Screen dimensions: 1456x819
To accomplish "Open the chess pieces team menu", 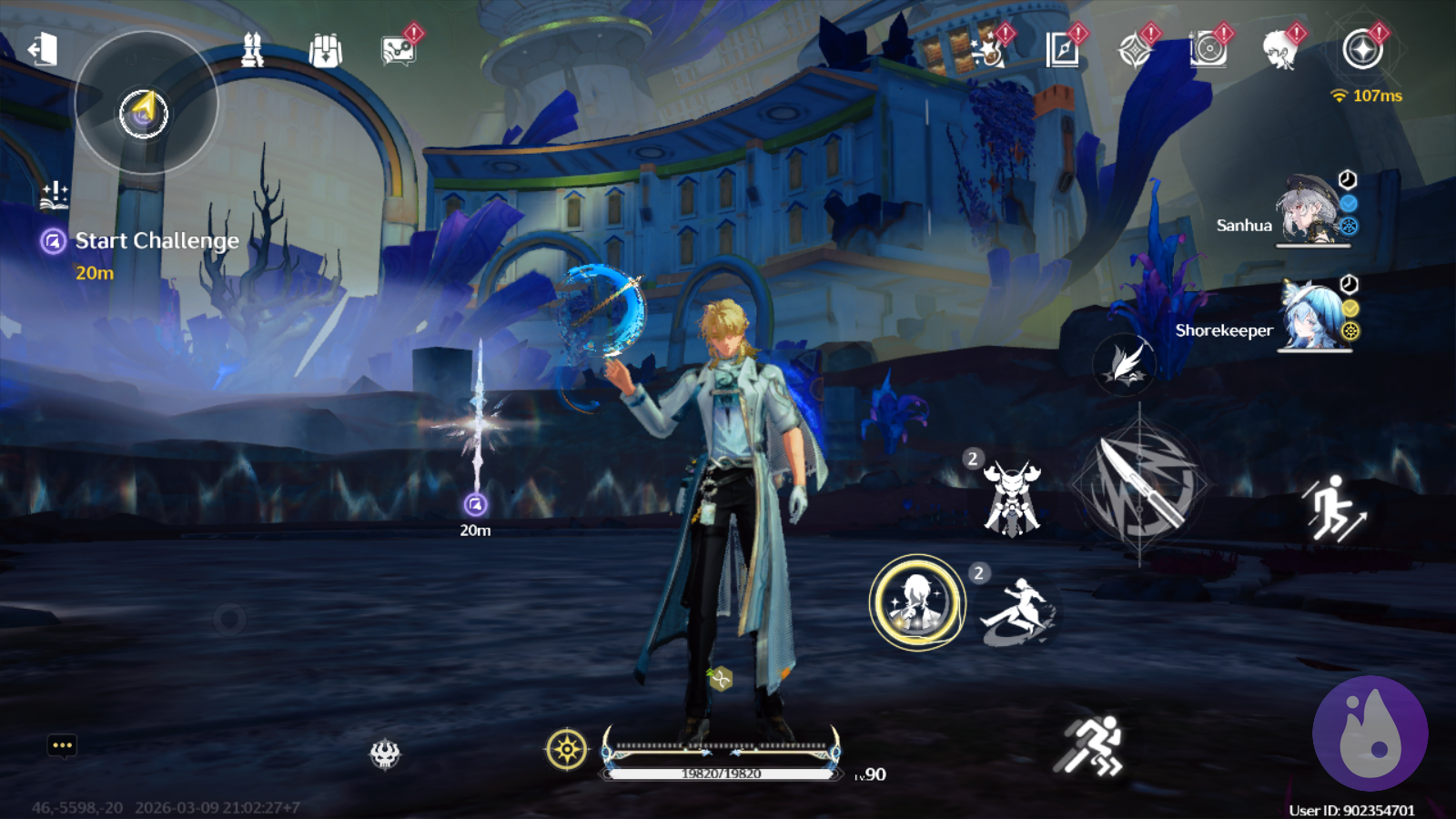I will [x=252, y=50].
